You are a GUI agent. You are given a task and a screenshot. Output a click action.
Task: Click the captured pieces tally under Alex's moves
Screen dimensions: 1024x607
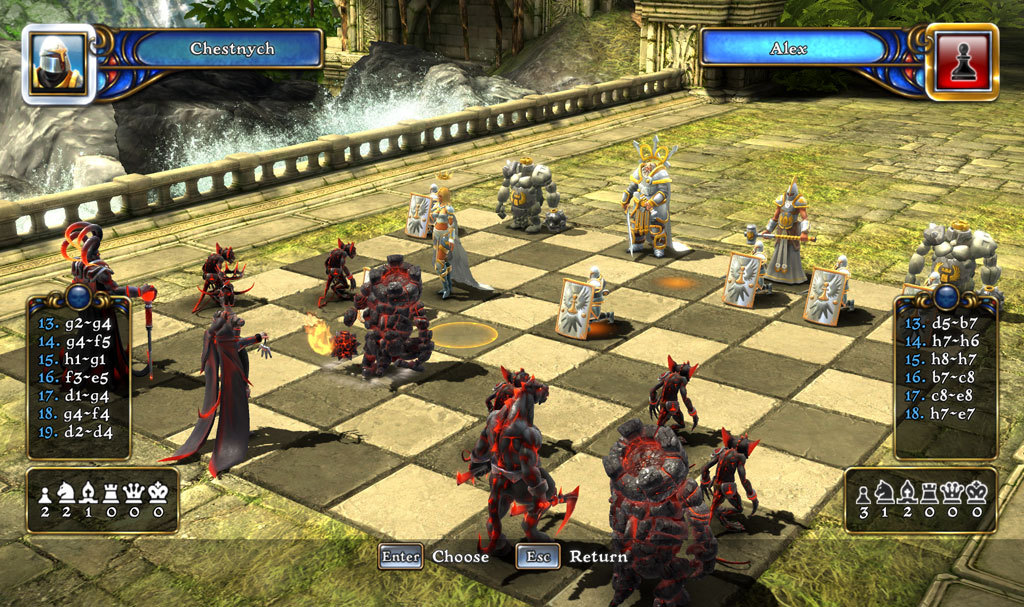pyautogui.click(x=920, y=500)
